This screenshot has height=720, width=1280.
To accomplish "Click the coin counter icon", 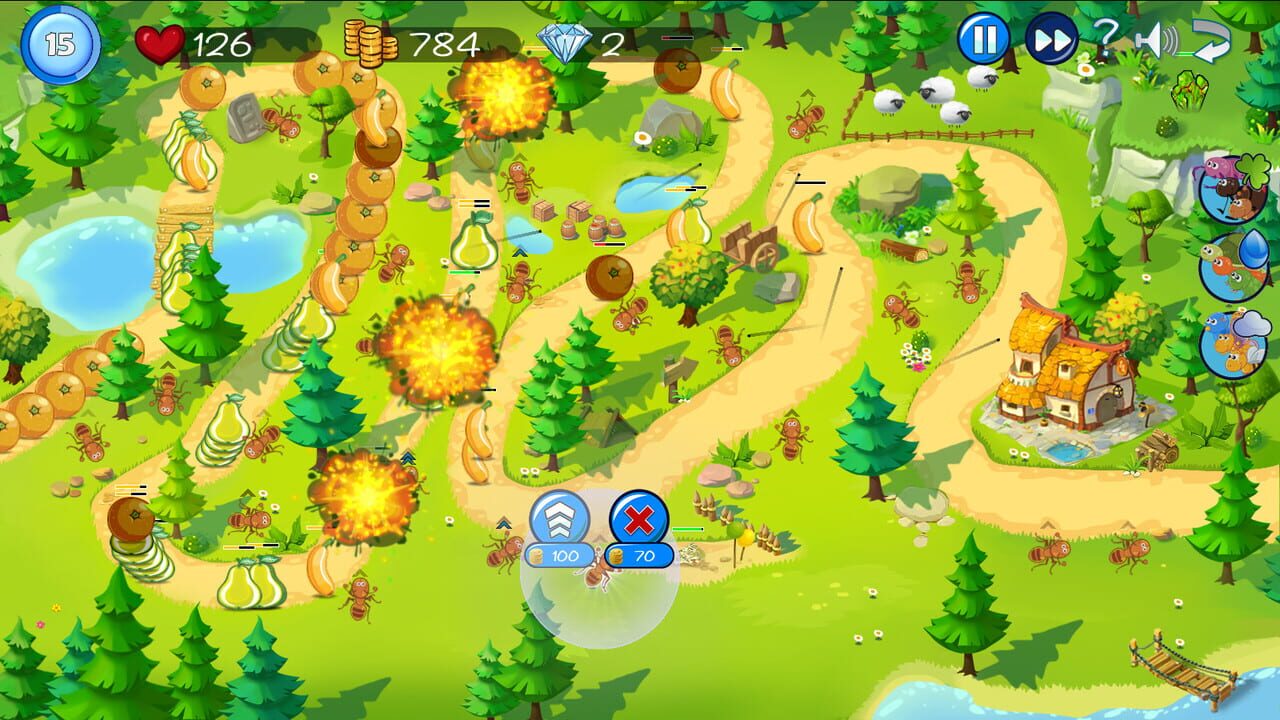I will (370, 40).
